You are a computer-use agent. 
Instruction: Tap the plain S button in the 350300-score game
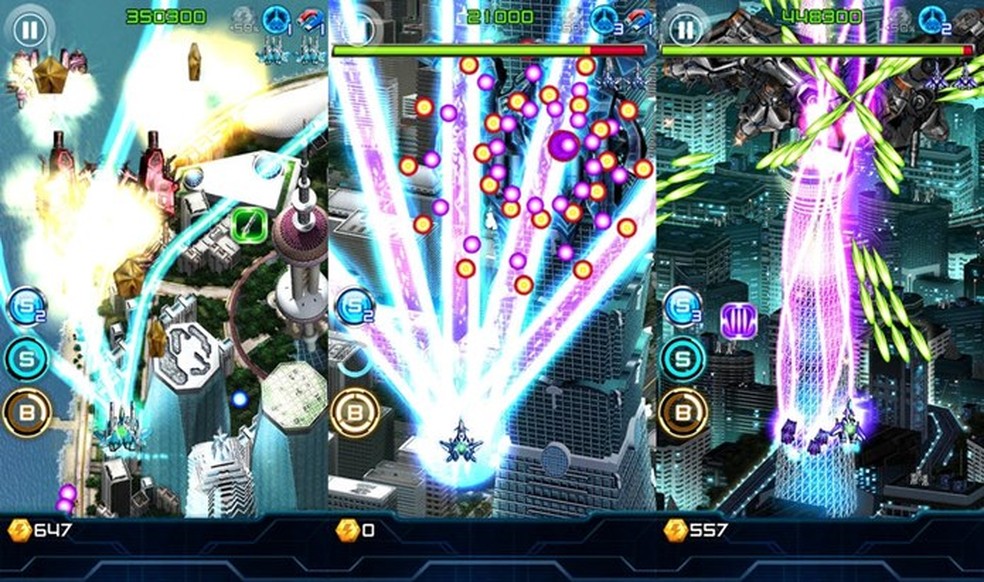click(27, 358)
